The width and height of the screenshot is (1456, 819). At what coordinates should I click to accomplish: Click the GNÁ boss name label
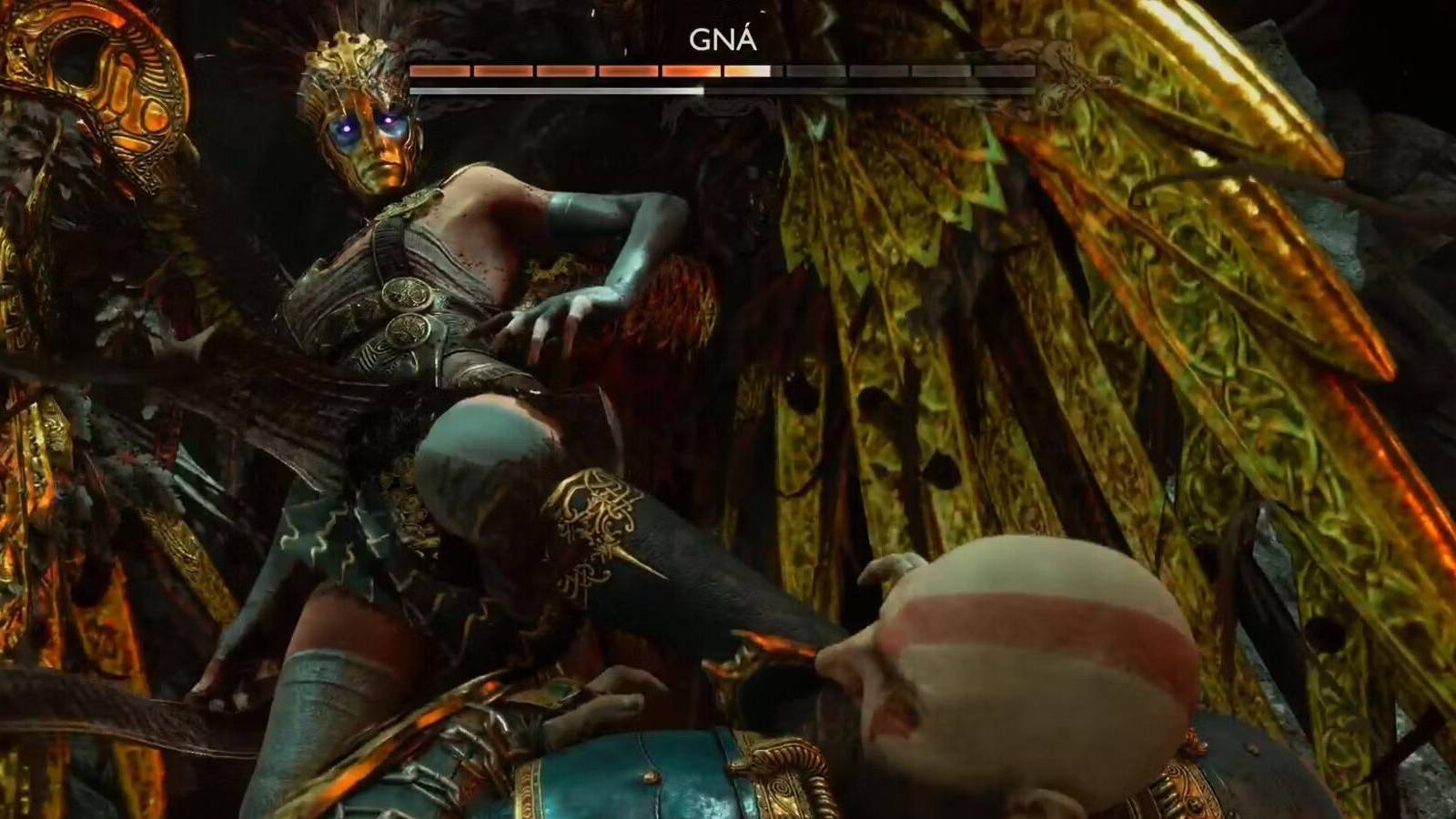tap(725, 38)
